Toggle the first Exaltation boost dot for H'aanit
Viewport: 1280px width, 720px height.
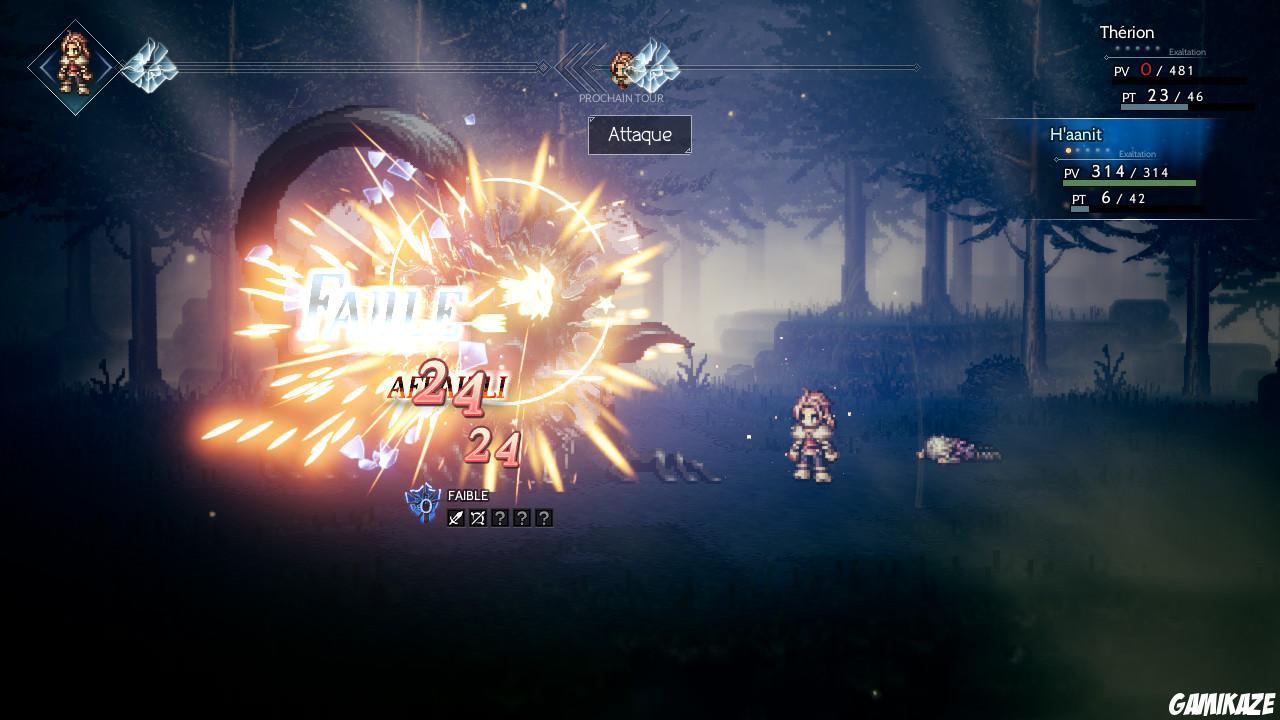(1067, 150)
